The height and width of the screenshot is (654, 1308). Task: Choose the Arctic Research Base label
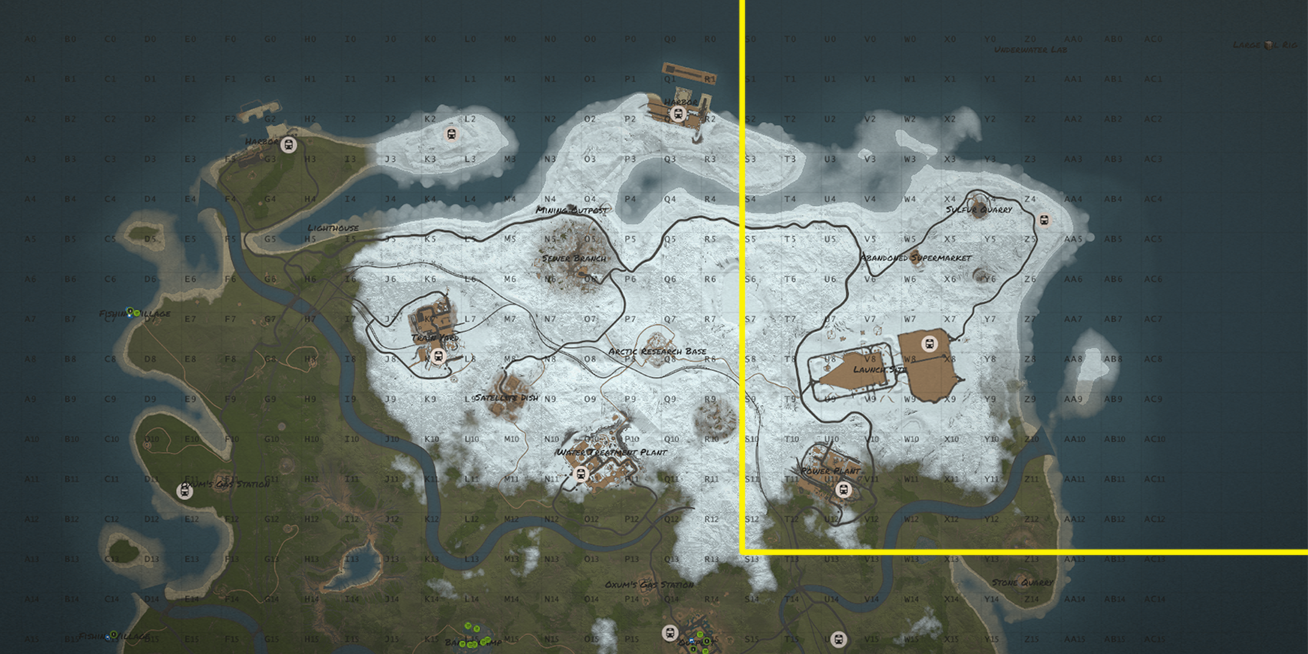coord(657,351)
